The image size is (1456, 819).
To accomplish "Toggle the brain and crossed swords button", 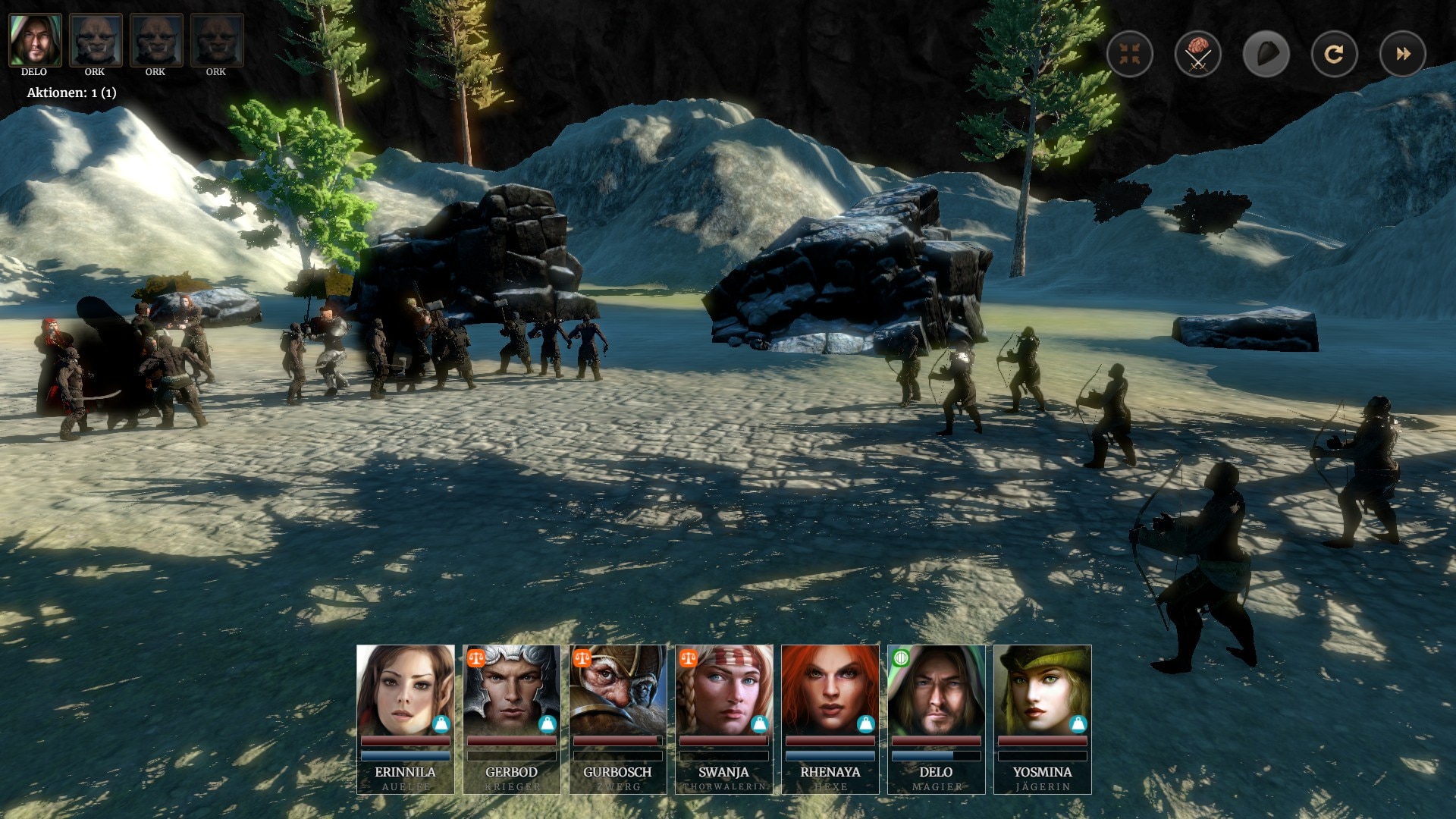I will [1198, 54].
